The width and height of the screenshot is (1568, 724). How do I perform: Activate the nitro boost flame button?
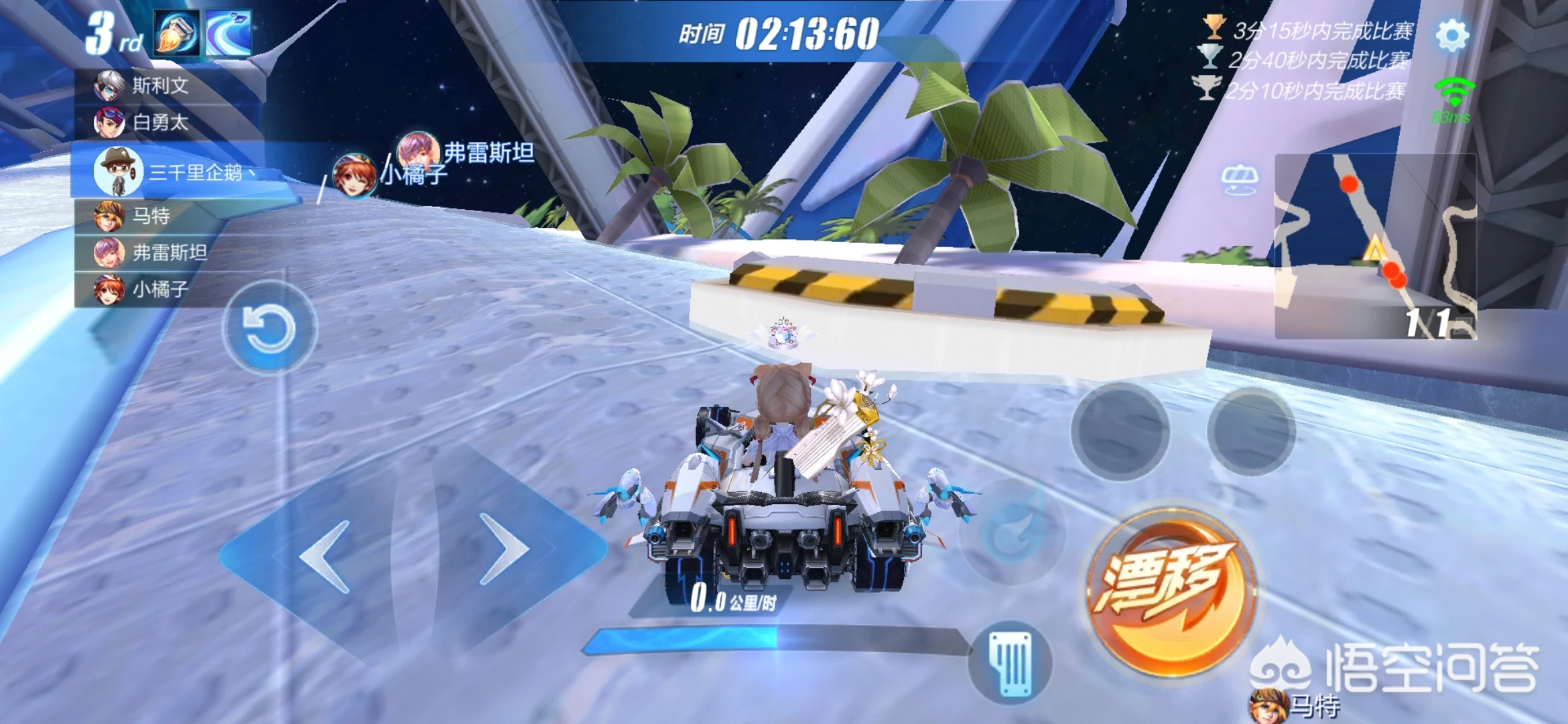tap(1013, 531)
